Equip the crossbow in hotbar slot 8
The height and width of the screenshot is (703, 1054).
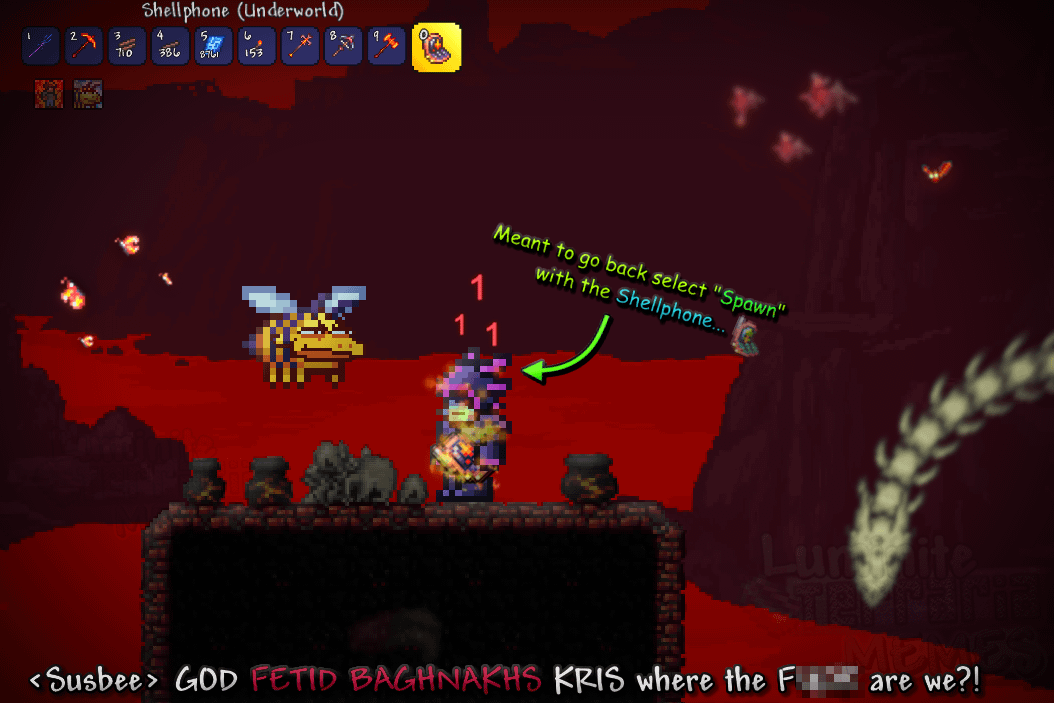(341, 46)
